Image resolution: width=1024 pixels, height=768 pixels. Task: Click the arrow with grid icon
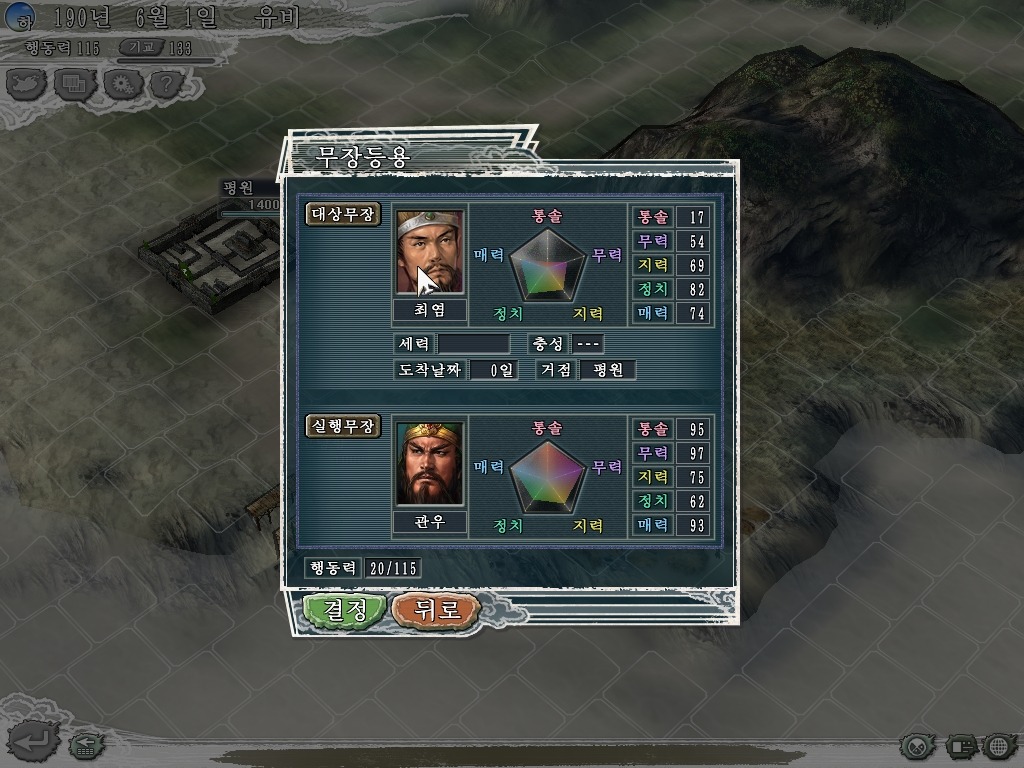[x=84, y=745]
